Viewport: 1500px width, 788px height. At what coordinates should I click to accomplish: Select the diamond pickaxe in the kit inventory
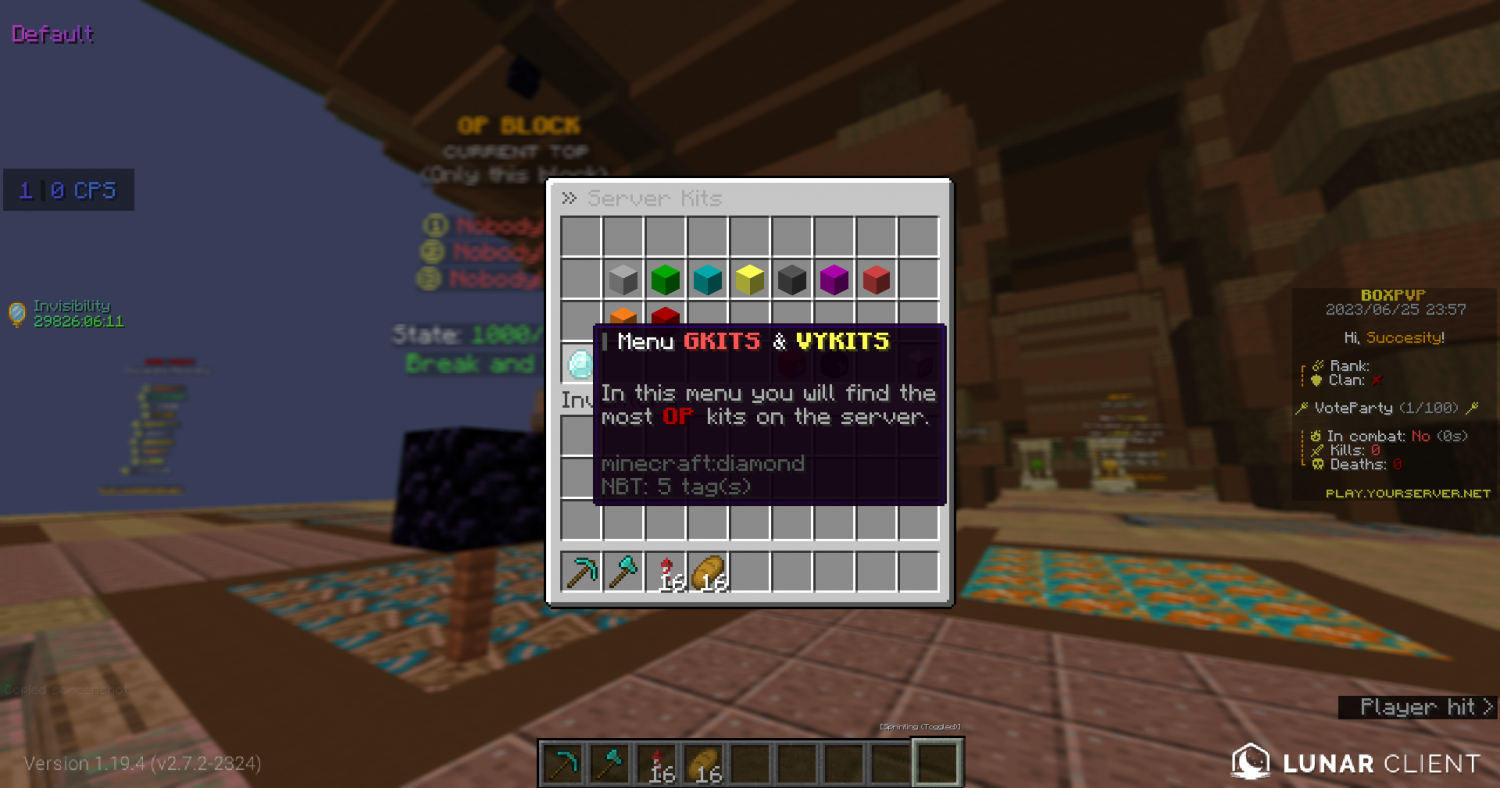(x=581, y=570)
